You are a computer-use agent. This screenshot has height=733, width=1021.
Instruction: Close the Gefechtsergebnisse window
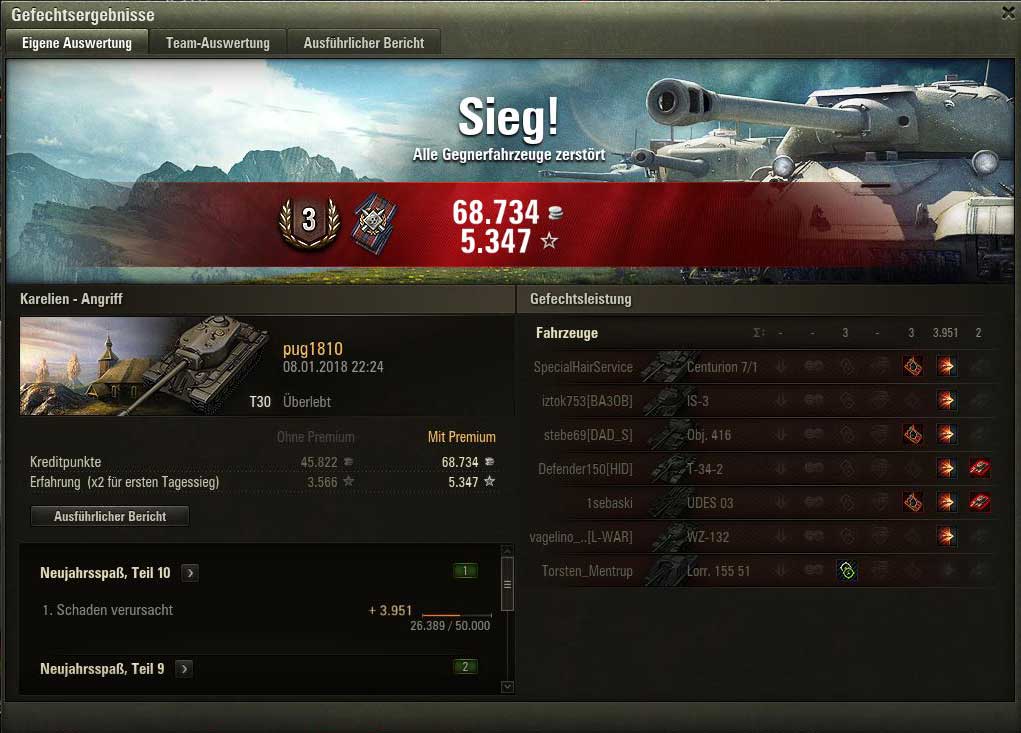click(1008, 12)
